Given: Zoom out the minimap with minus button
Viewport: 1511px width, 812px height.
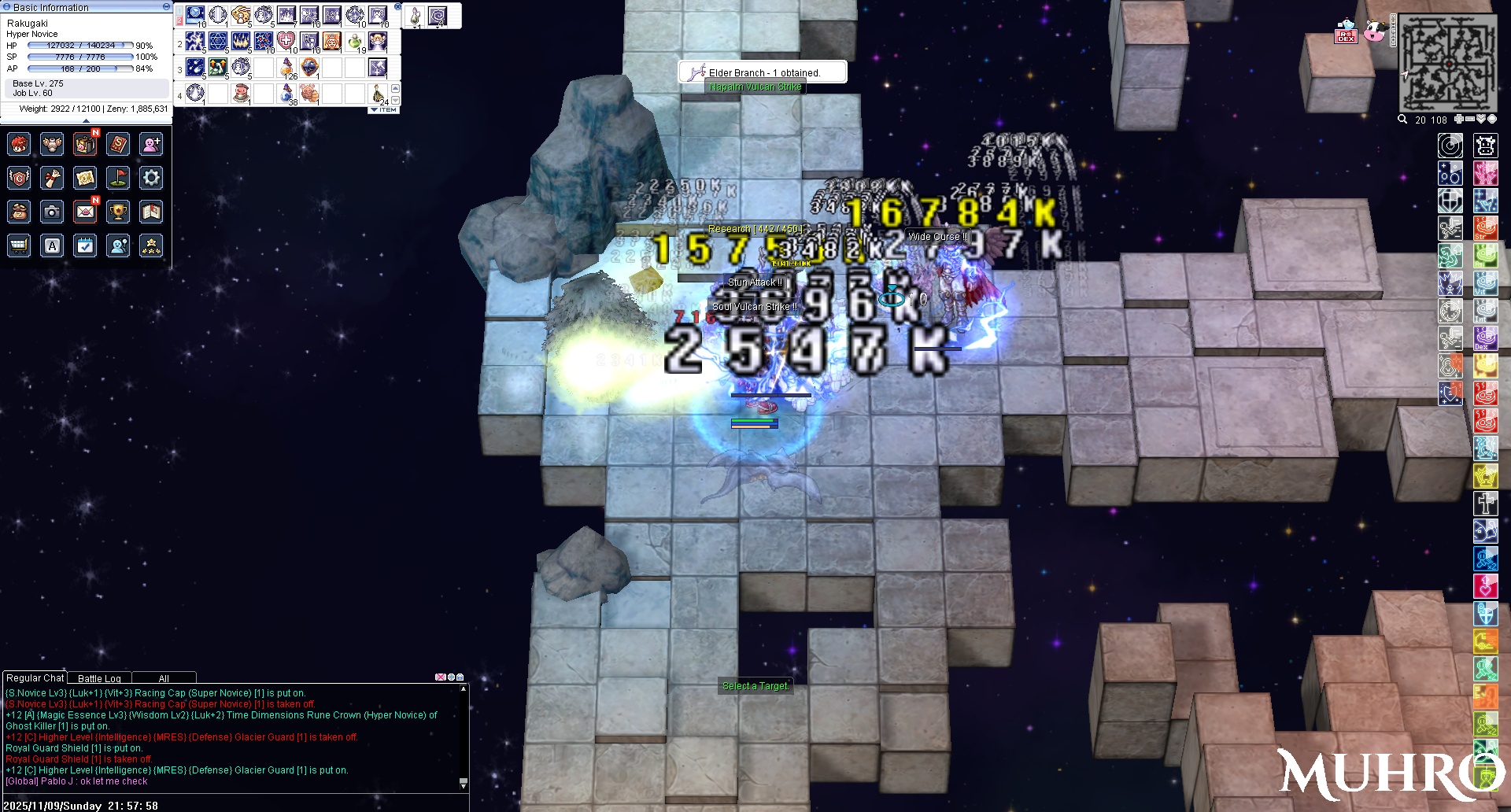Looking at the screenshot, I should click(1469, 120).
